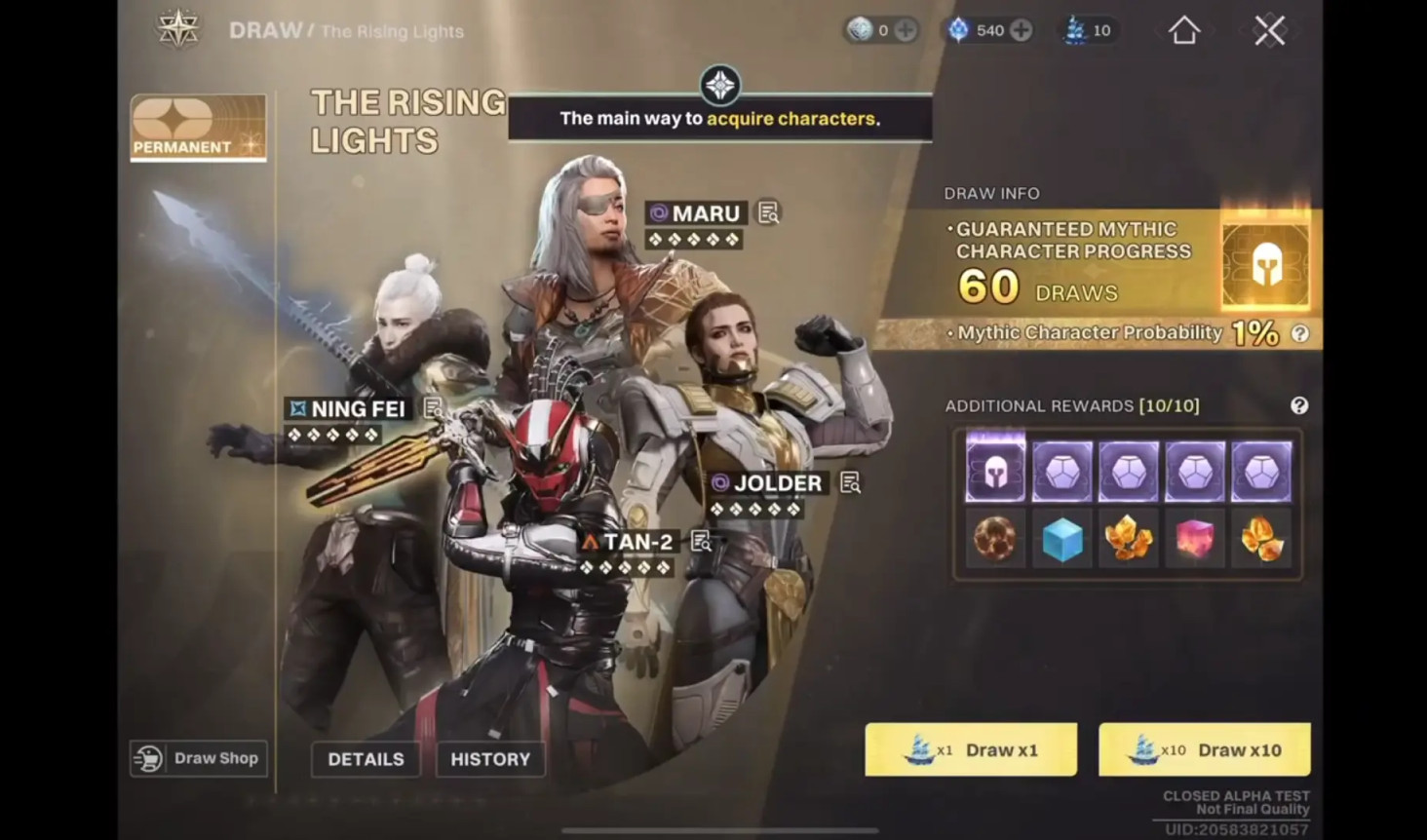Select the PERMANENT banner tab
Viewport: 1427px width, 840px height.
point(198,127)
